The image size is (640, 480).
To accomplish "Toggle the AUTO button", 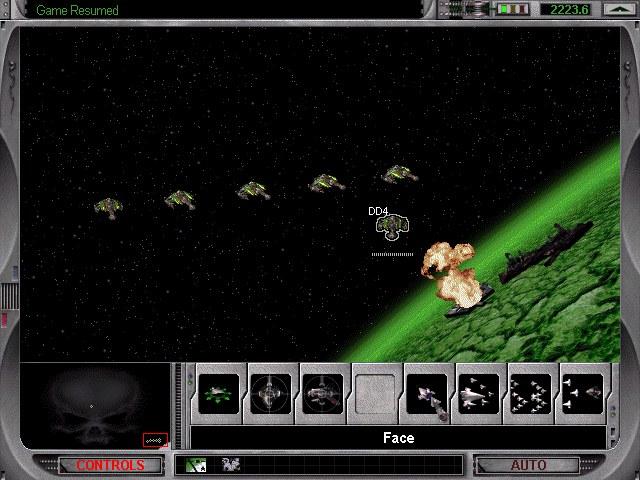I will [x=528, y=465].
